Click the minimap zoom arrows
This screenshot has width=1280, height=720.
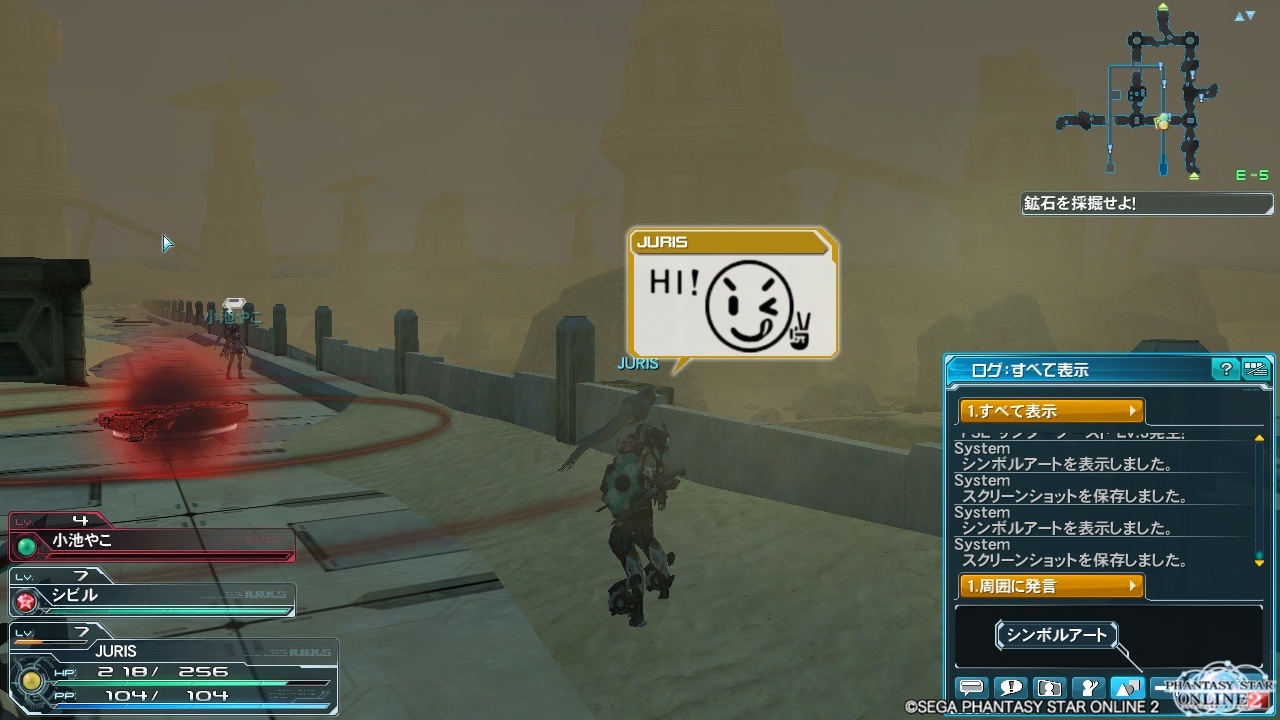1244,16
